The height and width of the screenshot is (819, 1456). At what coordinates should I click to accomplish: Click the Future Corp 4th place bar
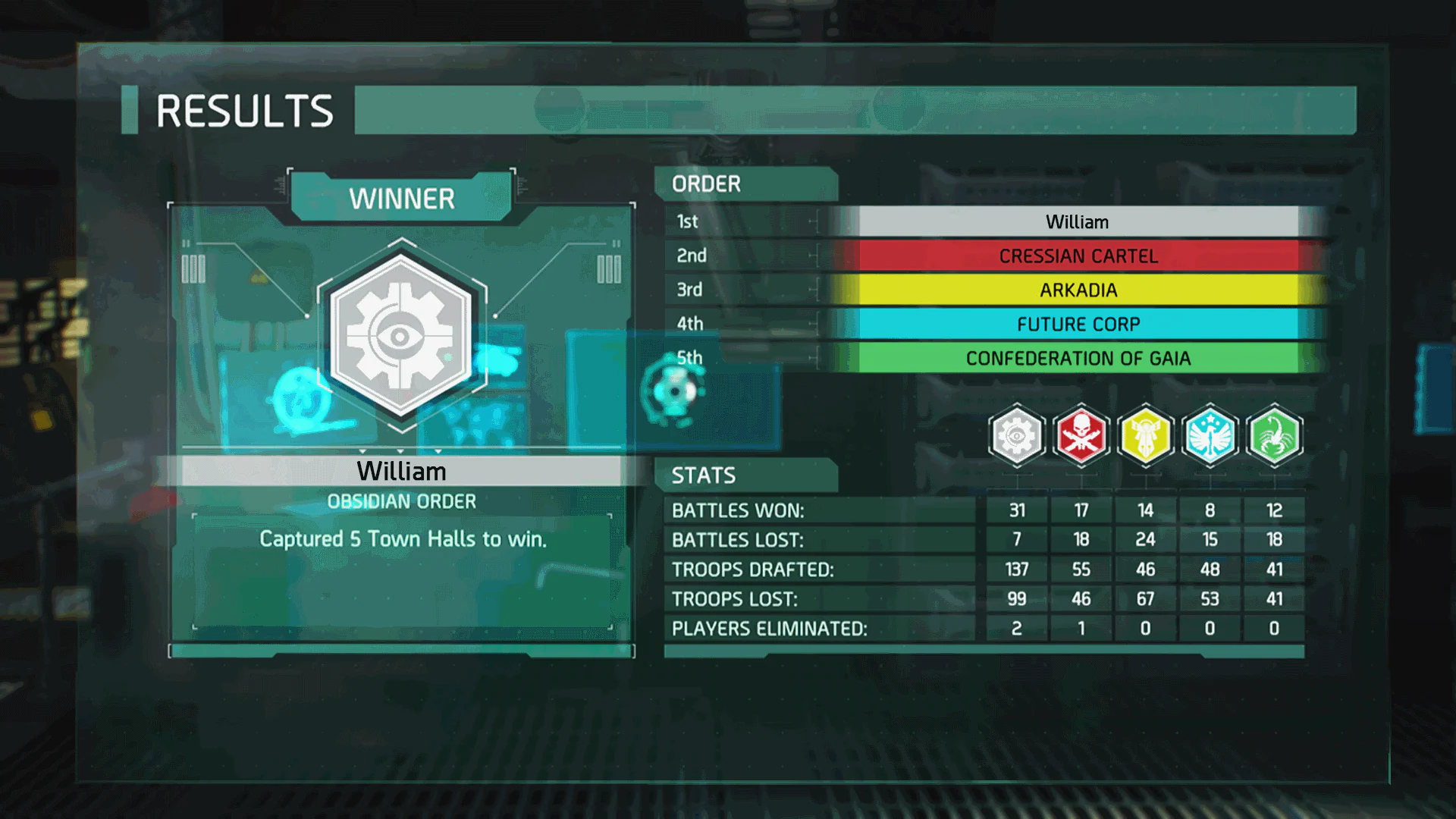[1077, 324]
